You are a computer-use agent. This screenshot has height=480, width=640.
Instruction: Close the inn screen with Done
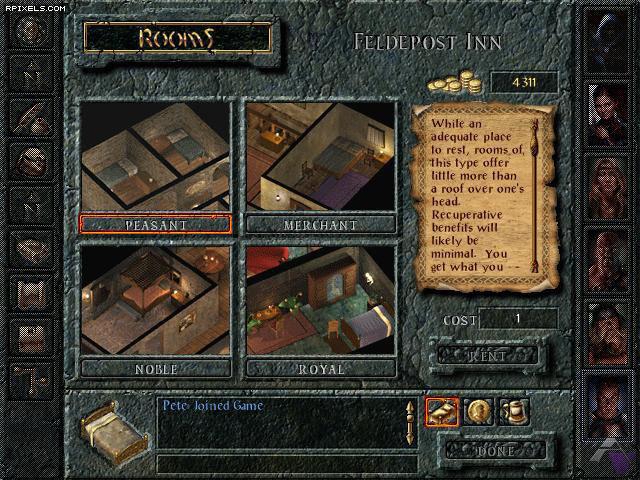[x=496, y=450]
